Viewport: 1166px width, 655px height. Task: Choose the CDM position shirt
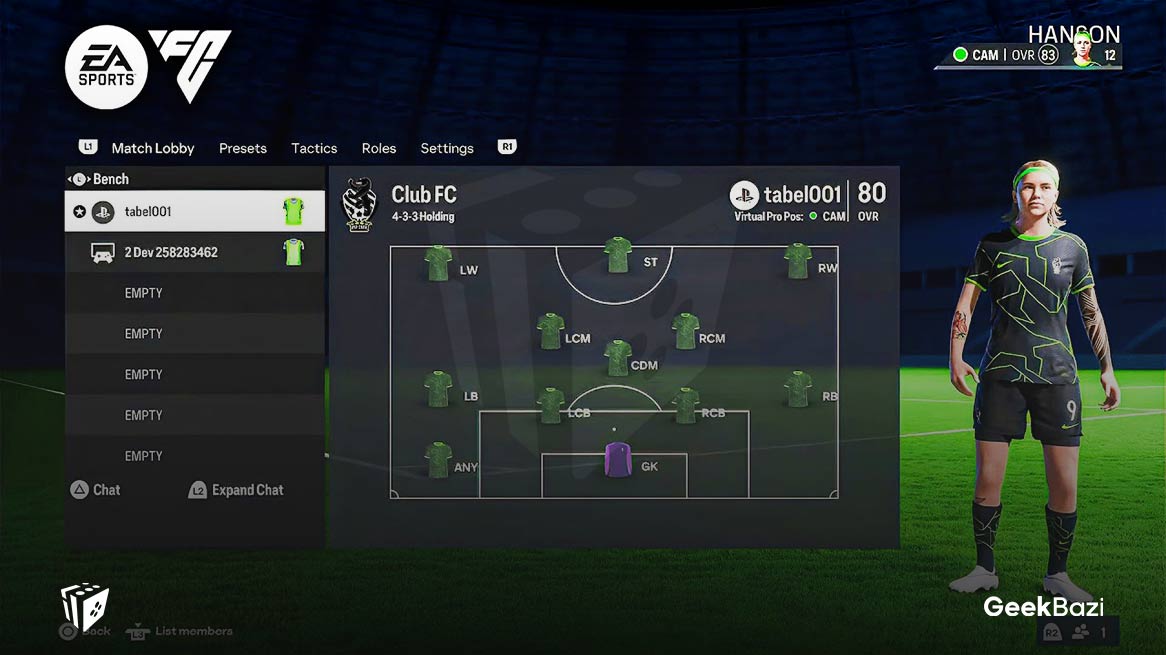coord(618,358)
